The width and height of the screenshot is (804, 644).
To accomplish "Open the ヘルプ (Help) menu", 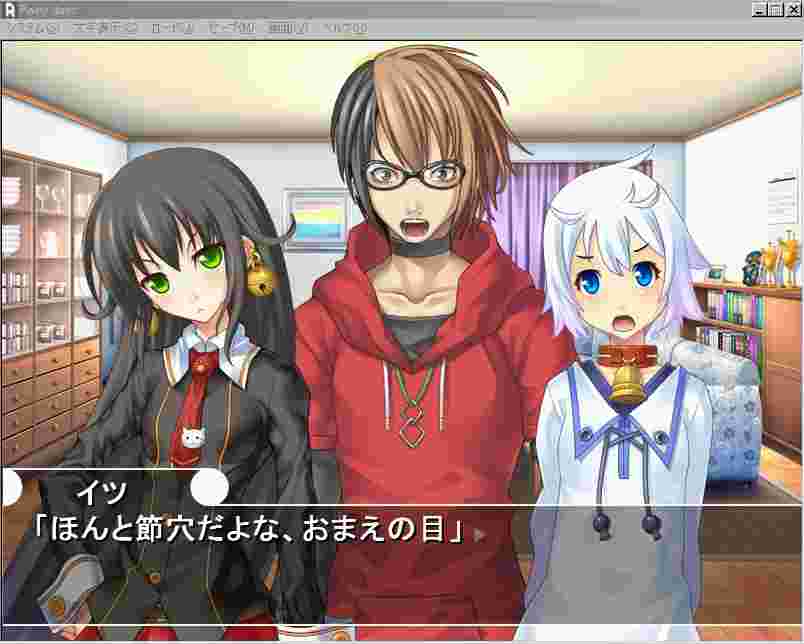I will [x=346, y=28].
